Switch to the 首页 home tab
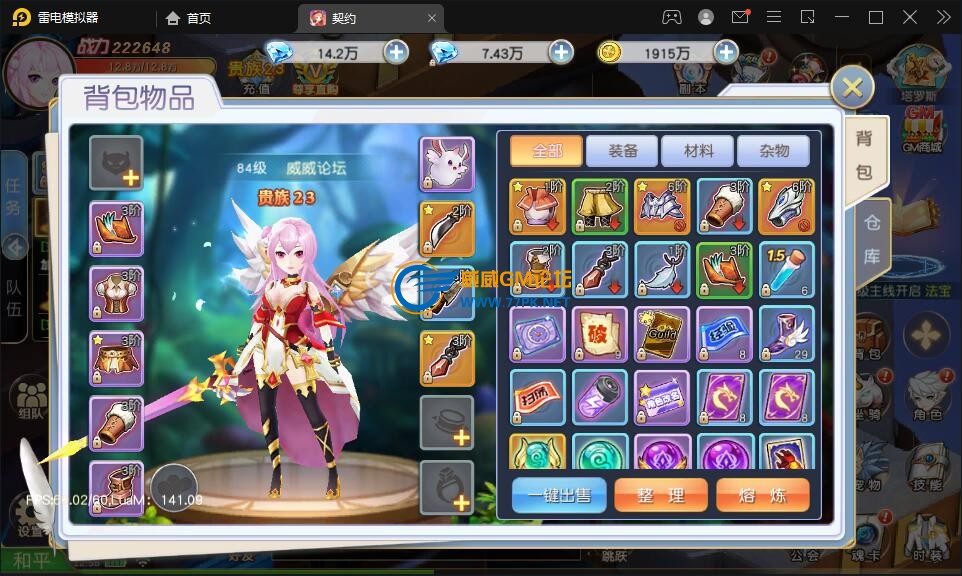The height and width of the screenshot is (576, 962). [189, 18]
